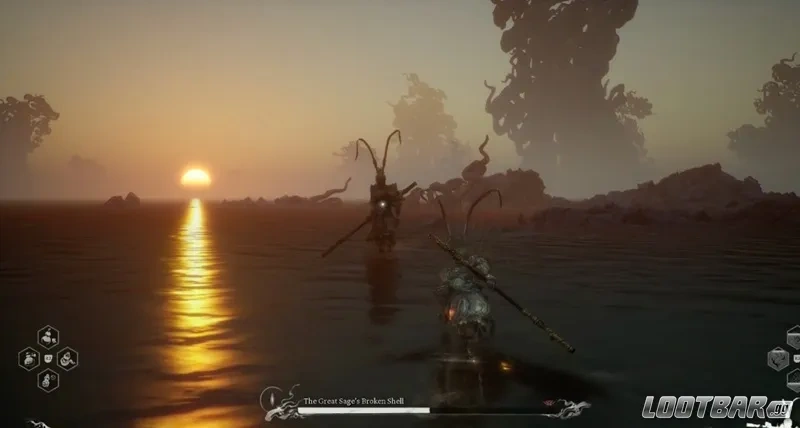This screenshot has width=800, height=428.
Task: Select the coiled item hexagon slot
Action: 67,358
